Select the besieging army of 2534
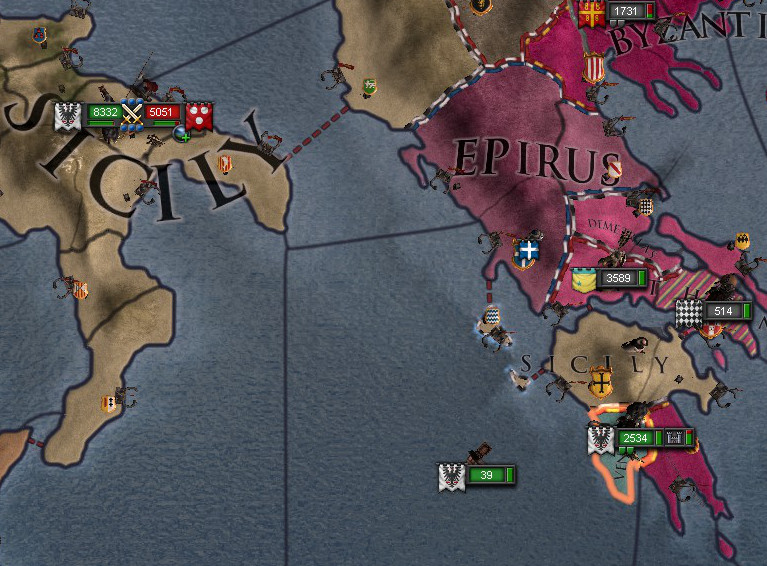The image size is (767, 566). click(635, 438)
